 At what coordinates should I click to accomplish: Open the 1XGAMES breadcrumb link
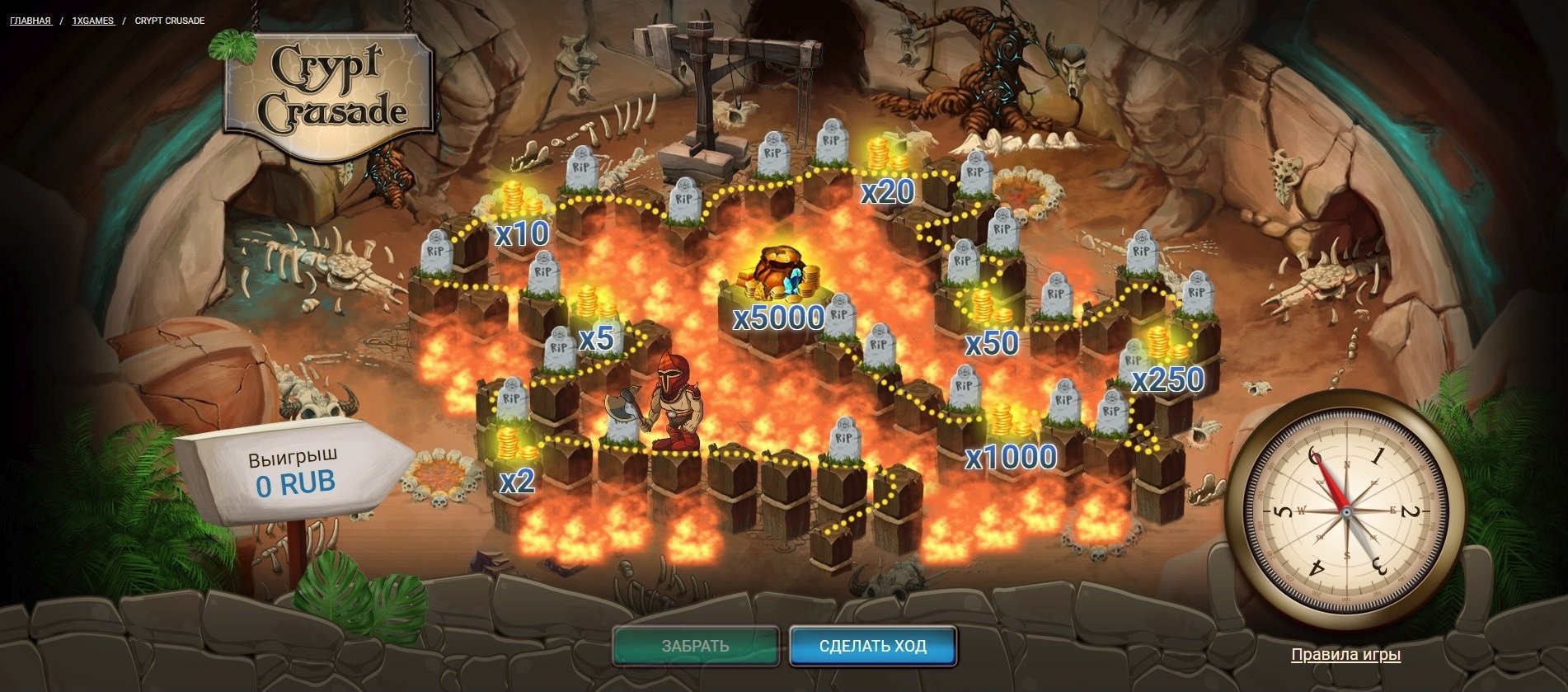pyautogui.click(x=92, y=21)
